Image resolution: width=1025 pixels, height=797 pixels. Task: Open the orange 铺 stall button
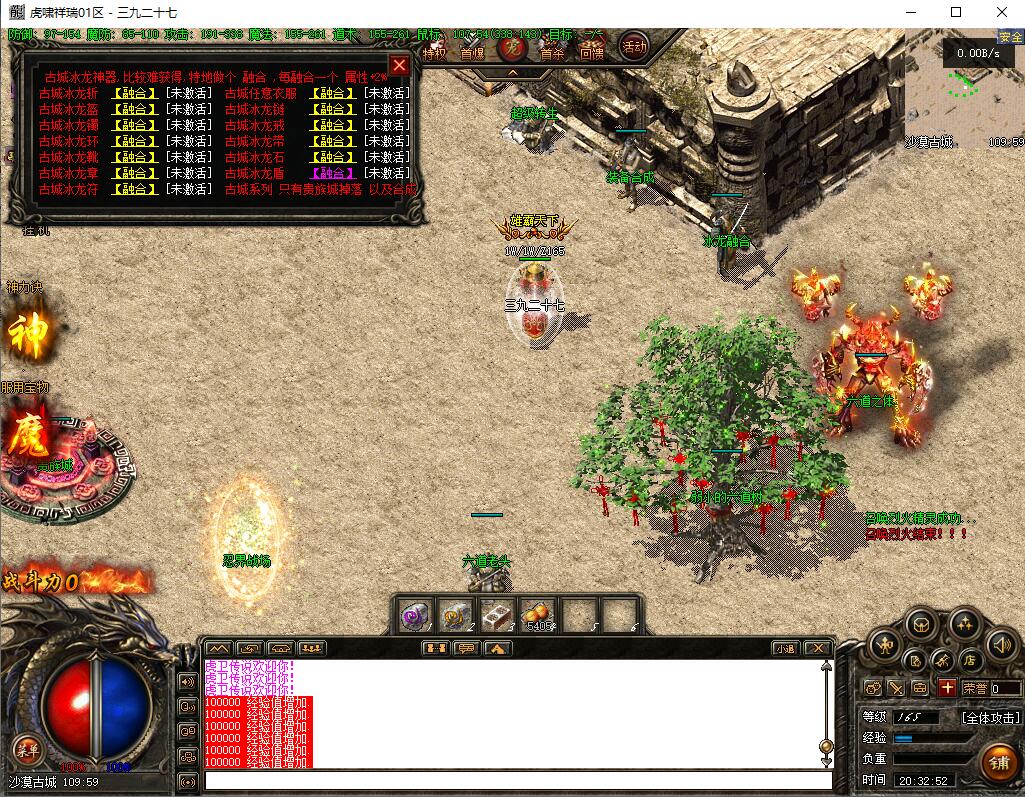pos(997,762)
